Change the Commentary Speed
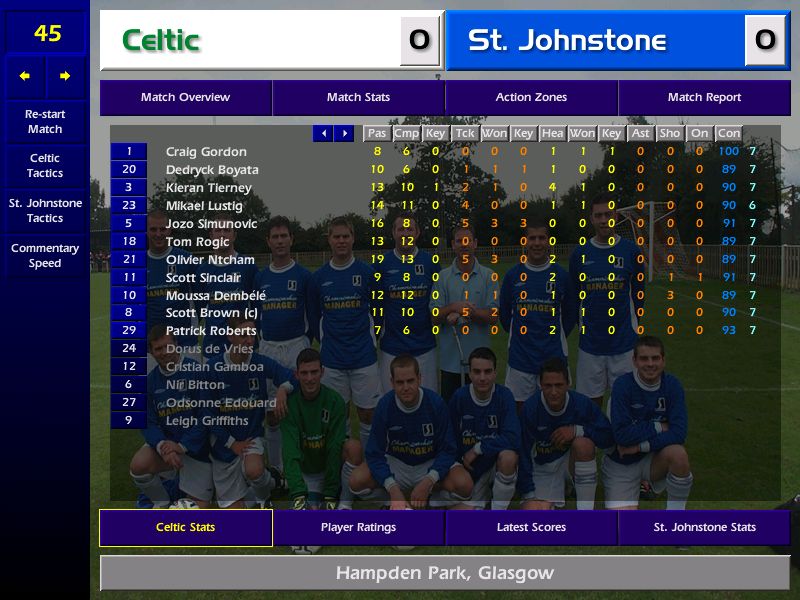Image resolution: width=800 pixels, height=600 pixels. (45, 255)
